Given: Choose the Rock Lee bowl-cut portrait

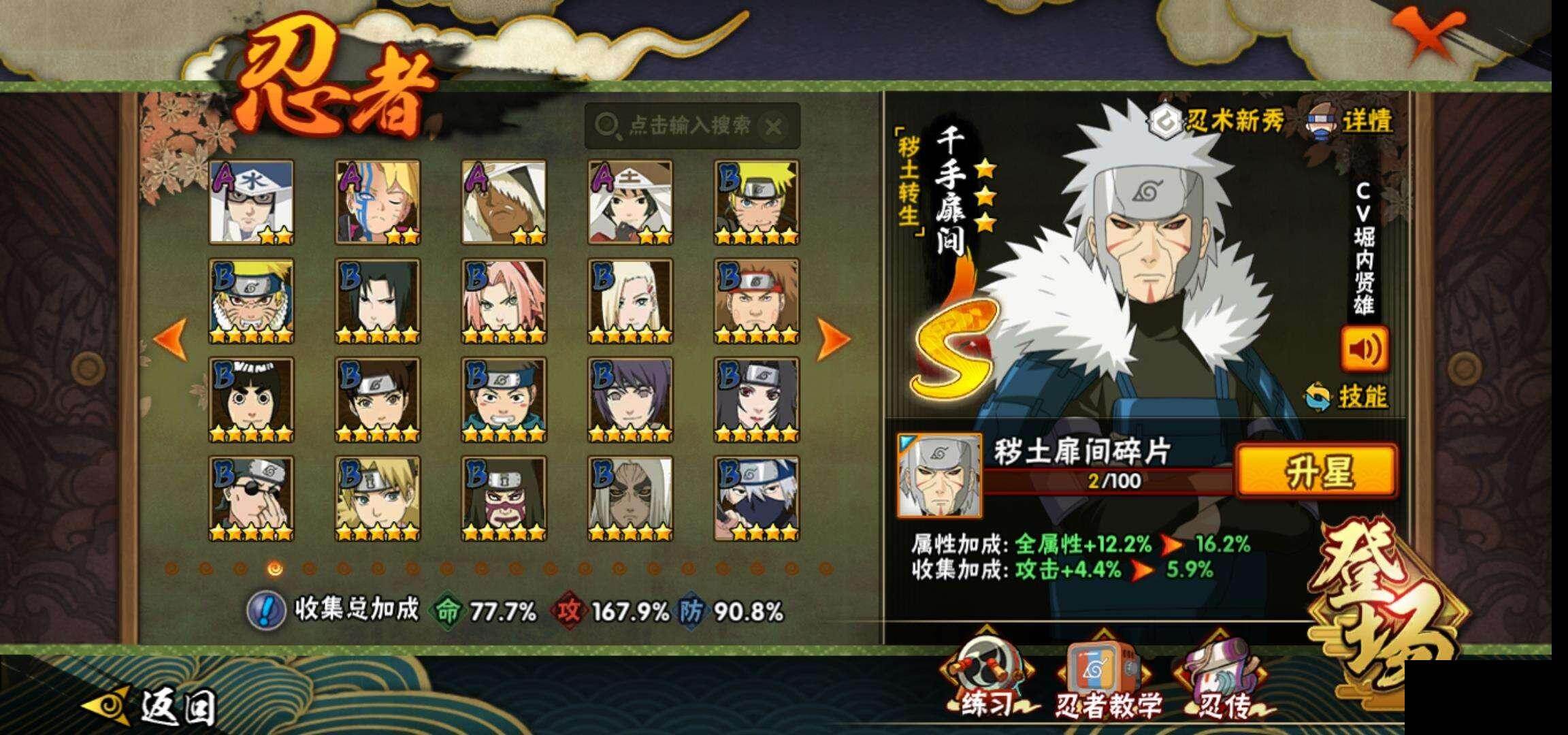Looking at the screenshot, I should (251, 399).
